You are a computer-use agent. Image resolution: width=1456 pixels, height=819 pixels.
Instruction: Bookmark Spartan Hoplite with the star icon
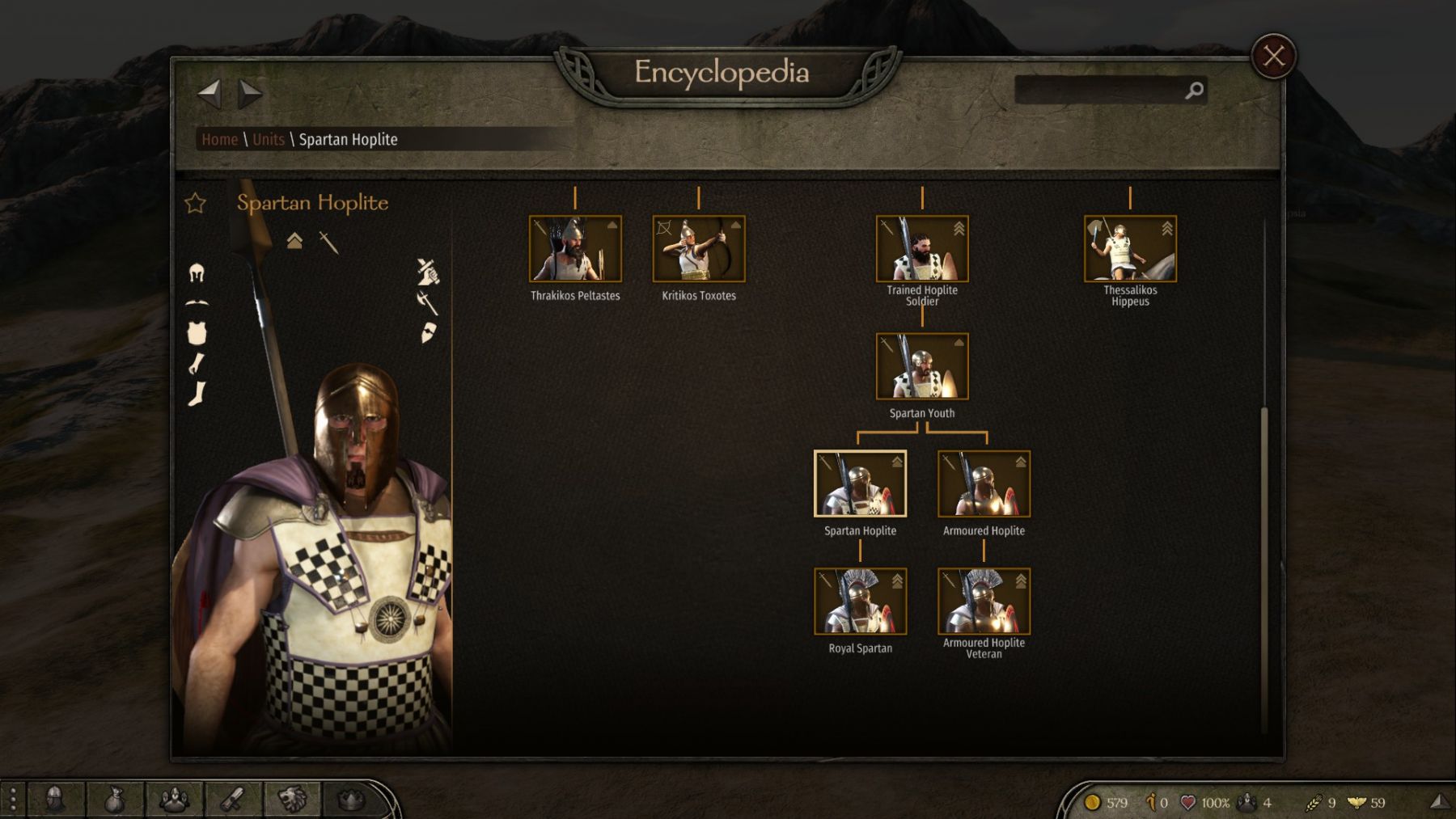coord(195,203)
